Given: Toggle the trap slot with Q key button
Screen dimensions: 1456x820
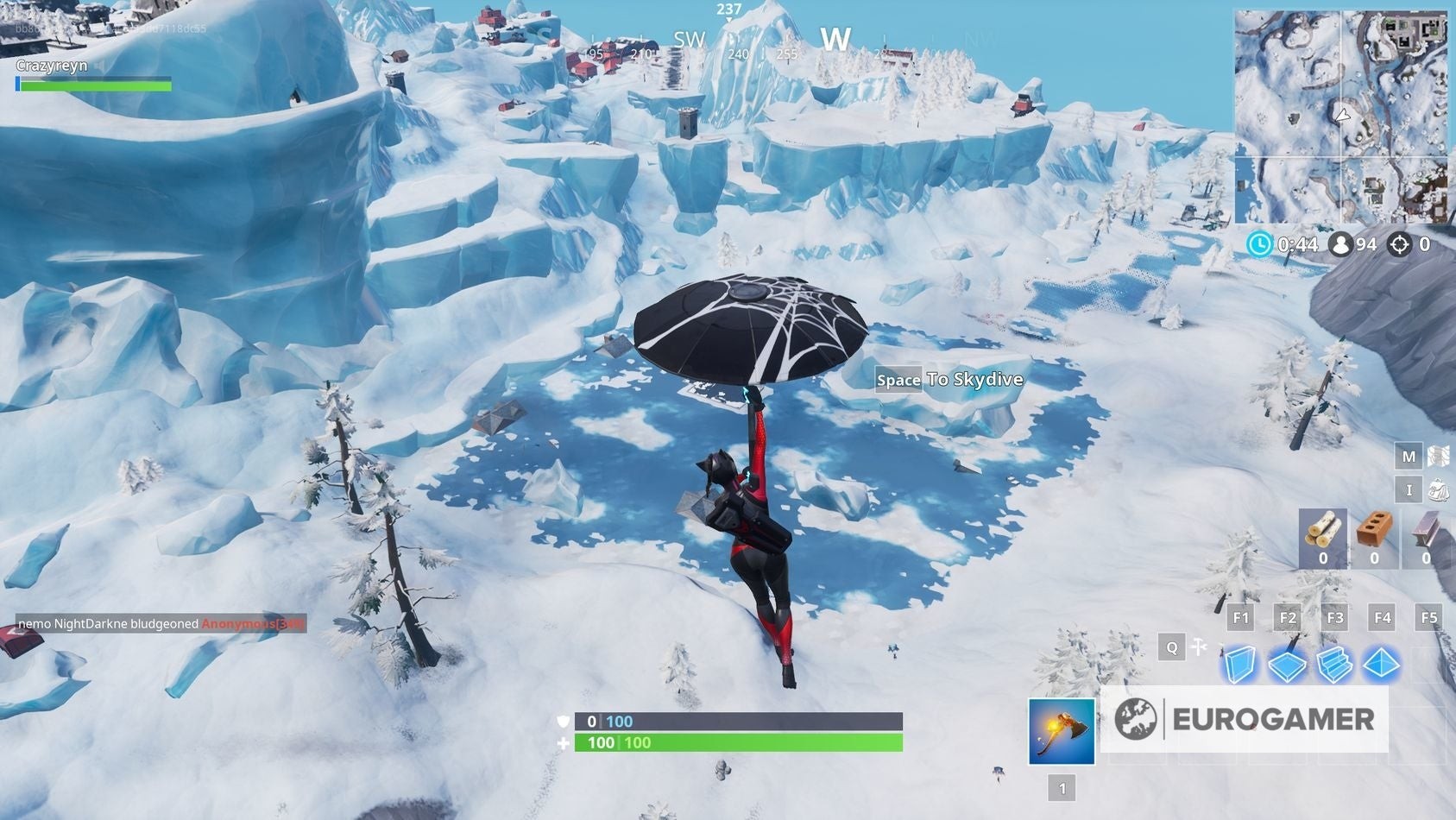Looking at the screenshot, I should [1171, 646].
